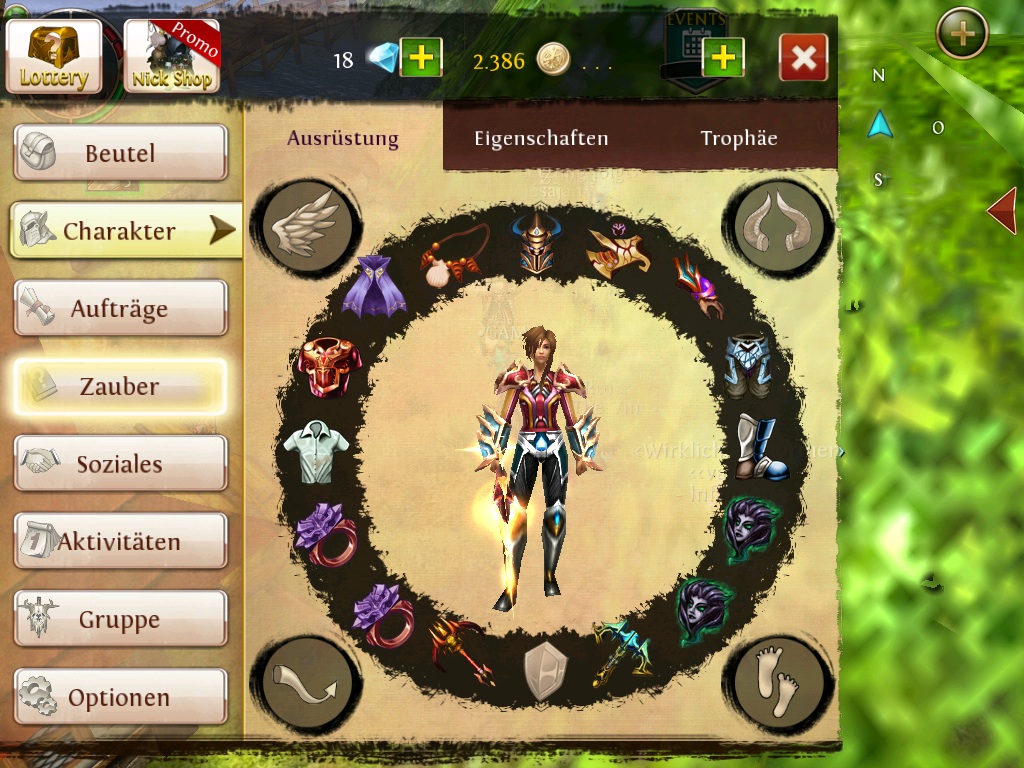Open the Zauber spells menu

(120, 386)
